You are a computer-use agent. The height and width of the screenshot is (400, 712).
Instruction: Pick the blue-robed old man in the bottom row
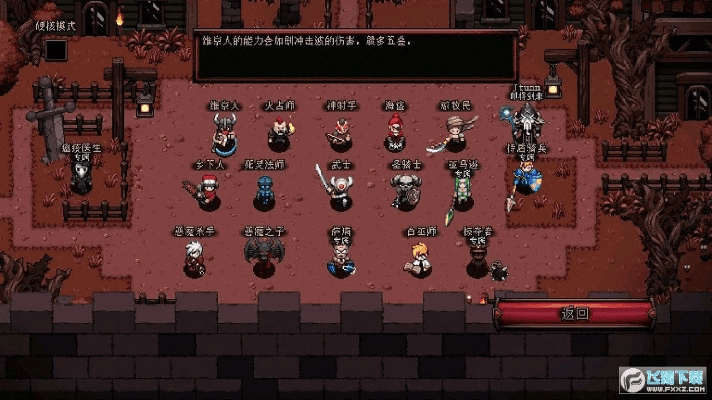[340, 259]
